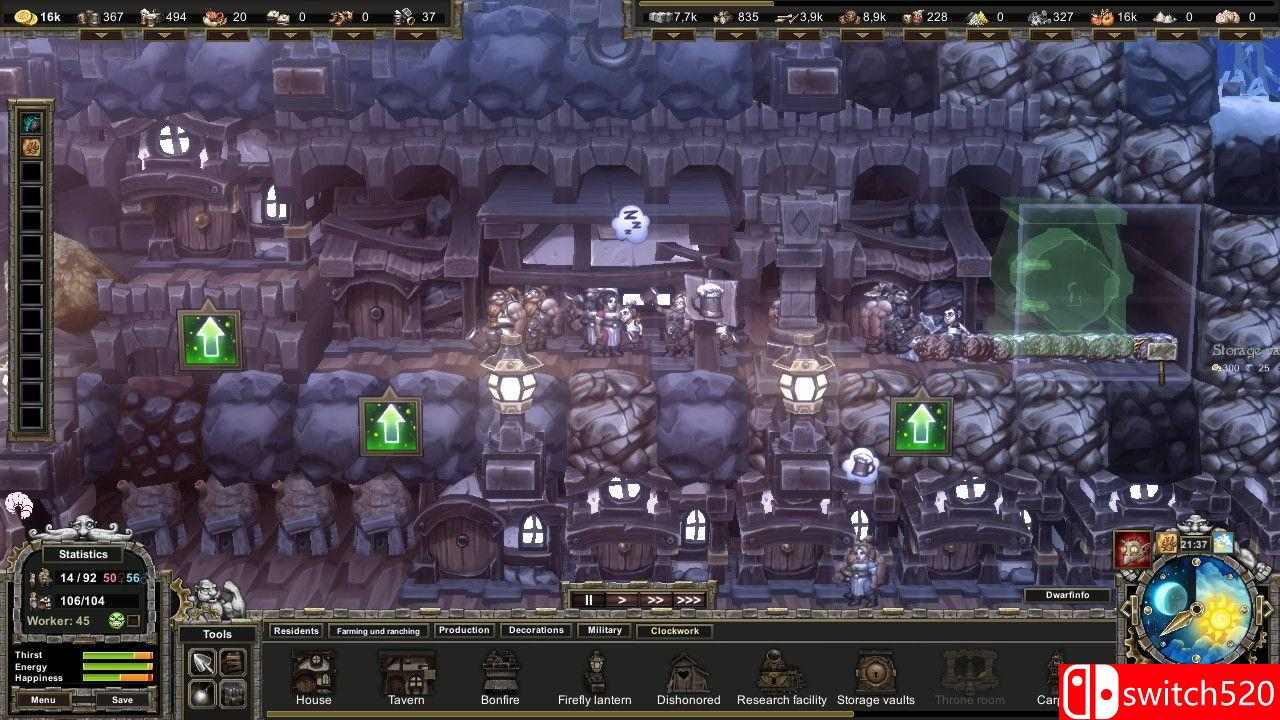This screenshot has height=720, width=1280.
Task: Select the lantern tool in the Tools panel
Action: pyautogui.click(x=203, y=693)
